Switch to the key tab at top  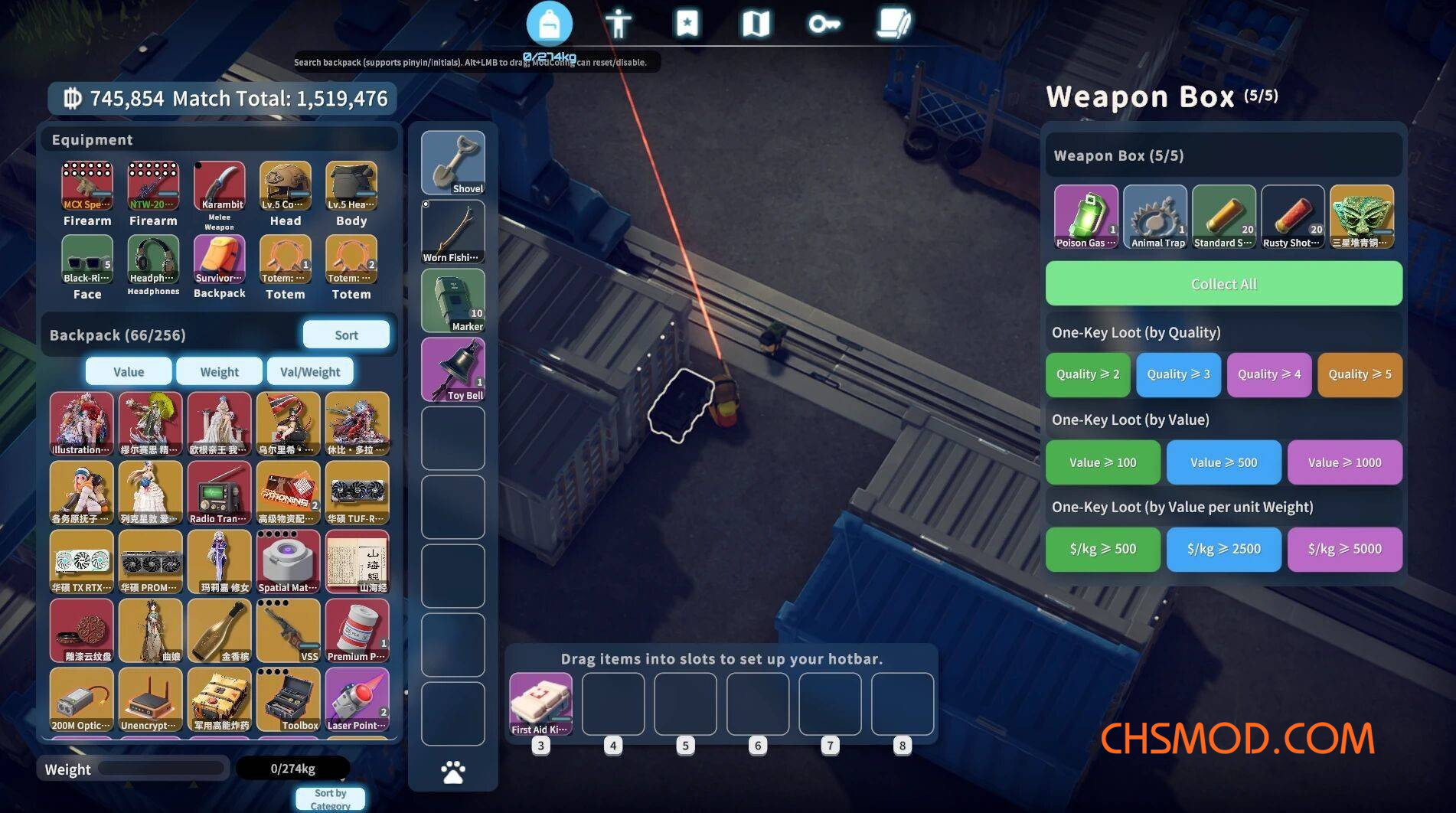coord(824,24)
